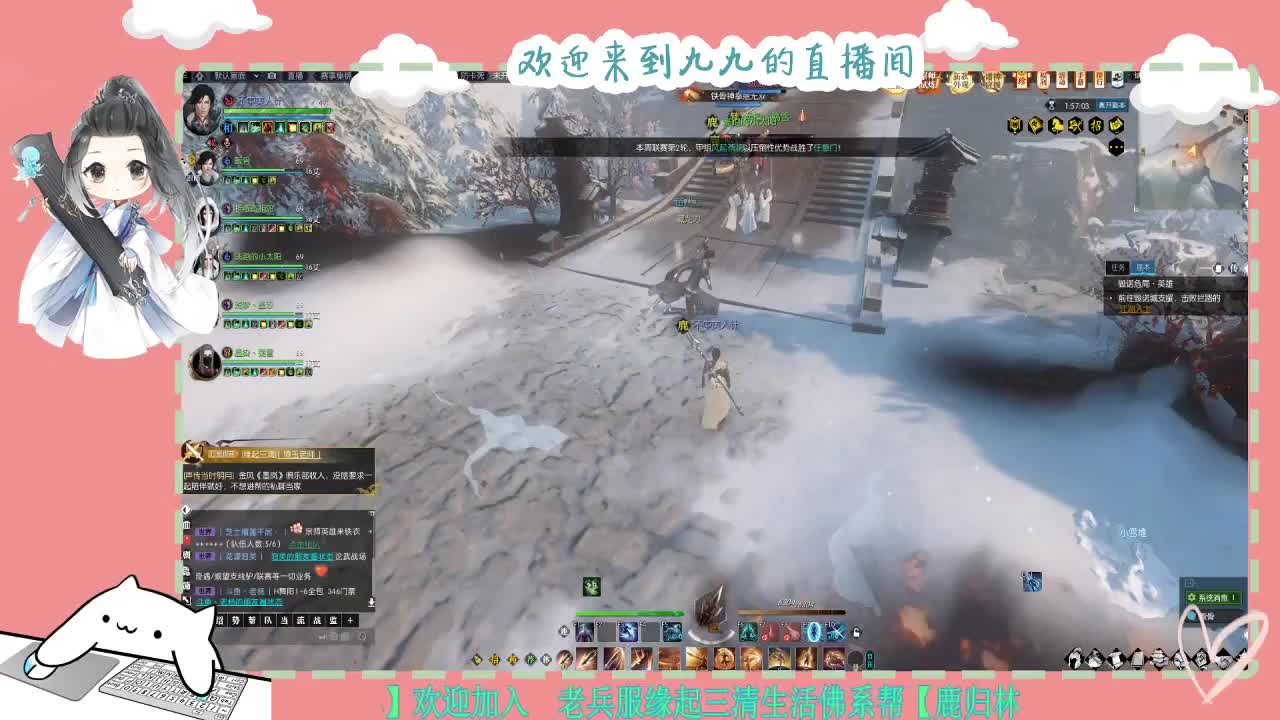Open the 排行 rankings icon
The width and height of the screenshot is (1280, 720).
click(1099, 80)
